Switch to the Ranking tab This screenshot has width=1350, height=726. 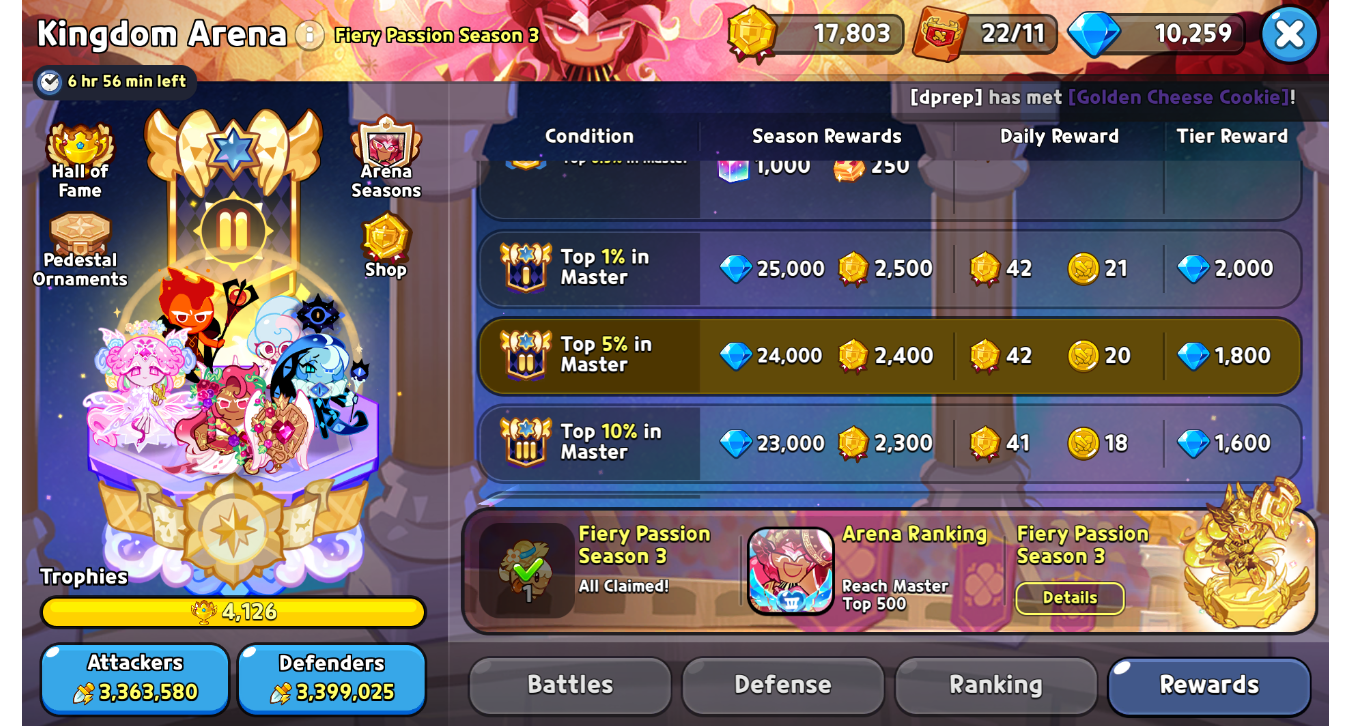pyautogui.click(x=996, y=685)
